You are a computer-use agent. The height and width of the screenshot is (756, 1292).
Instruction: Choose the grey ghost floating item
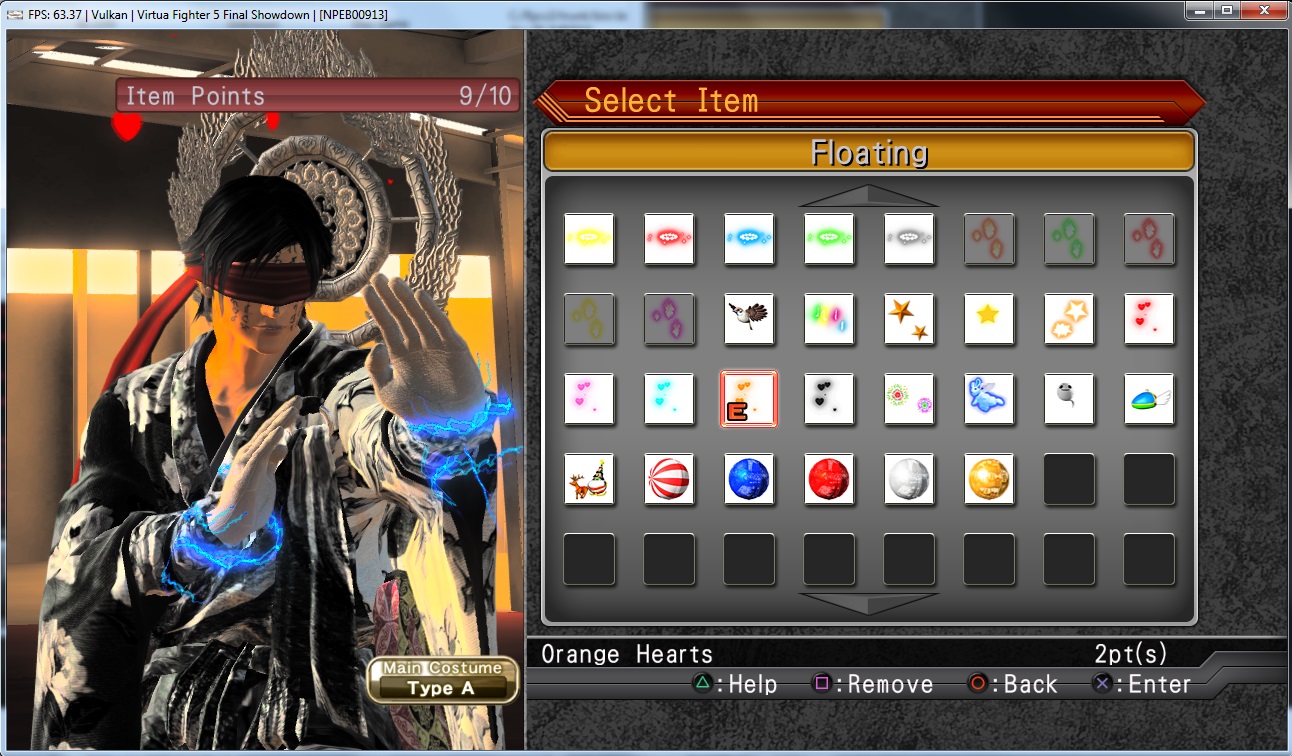[x=1069, y=399]
